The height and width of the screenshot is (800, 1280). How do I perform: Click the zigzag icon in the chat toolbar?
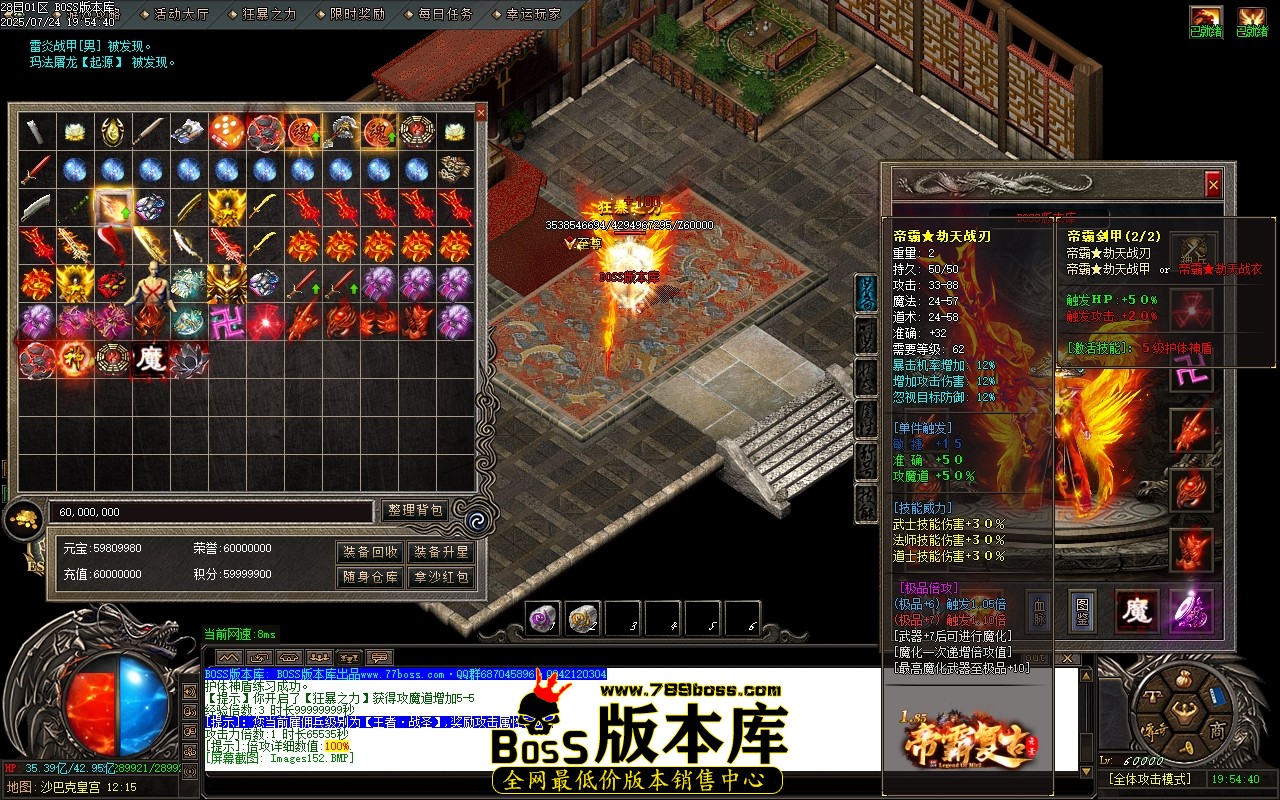tap(229, 658)
